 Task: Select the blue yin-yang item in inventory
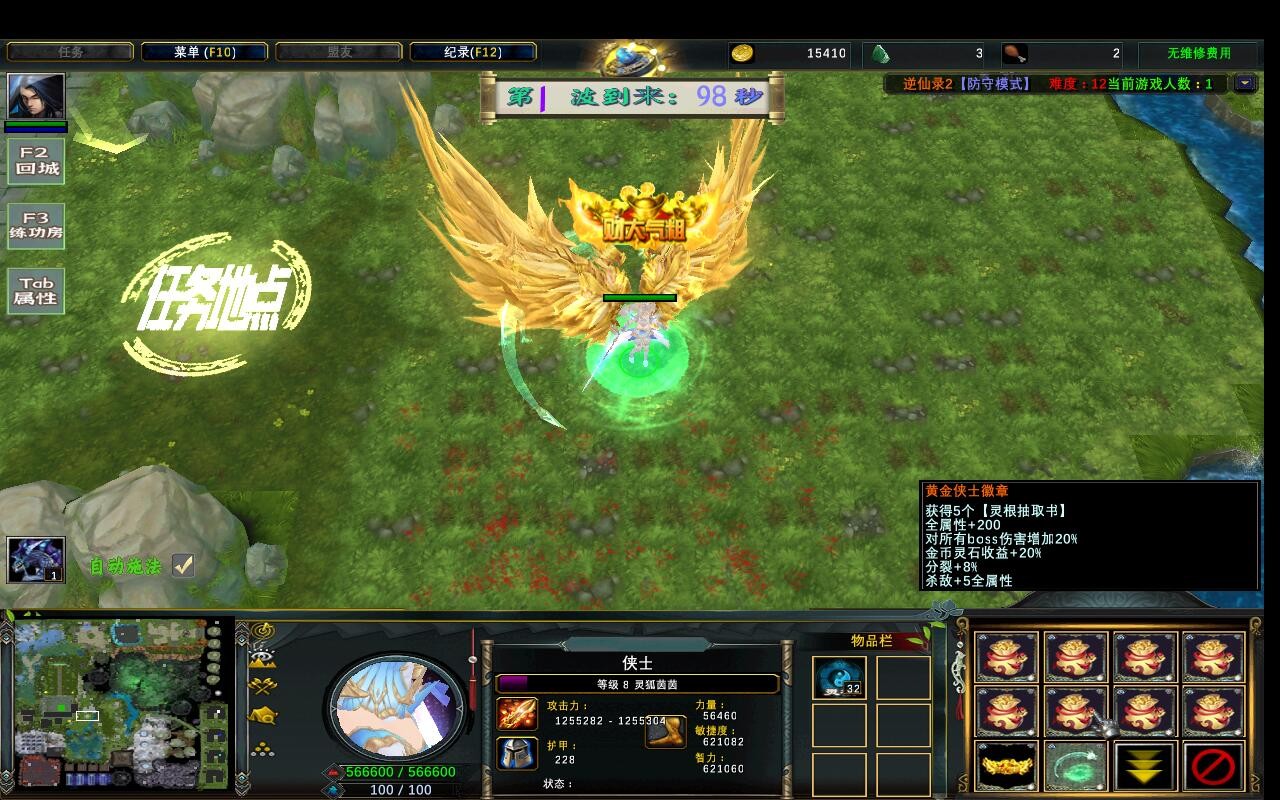tap(839, 677)
